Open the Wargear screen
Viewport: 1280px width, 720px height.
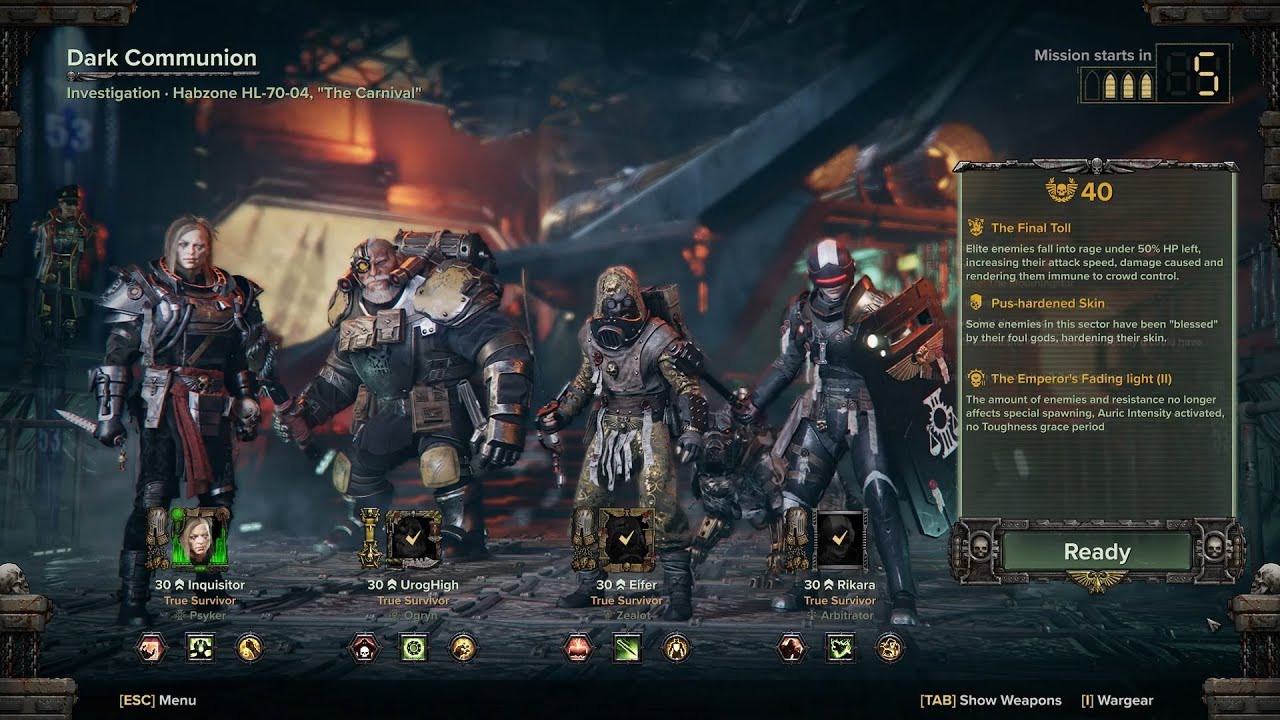tap(1116, 700)
